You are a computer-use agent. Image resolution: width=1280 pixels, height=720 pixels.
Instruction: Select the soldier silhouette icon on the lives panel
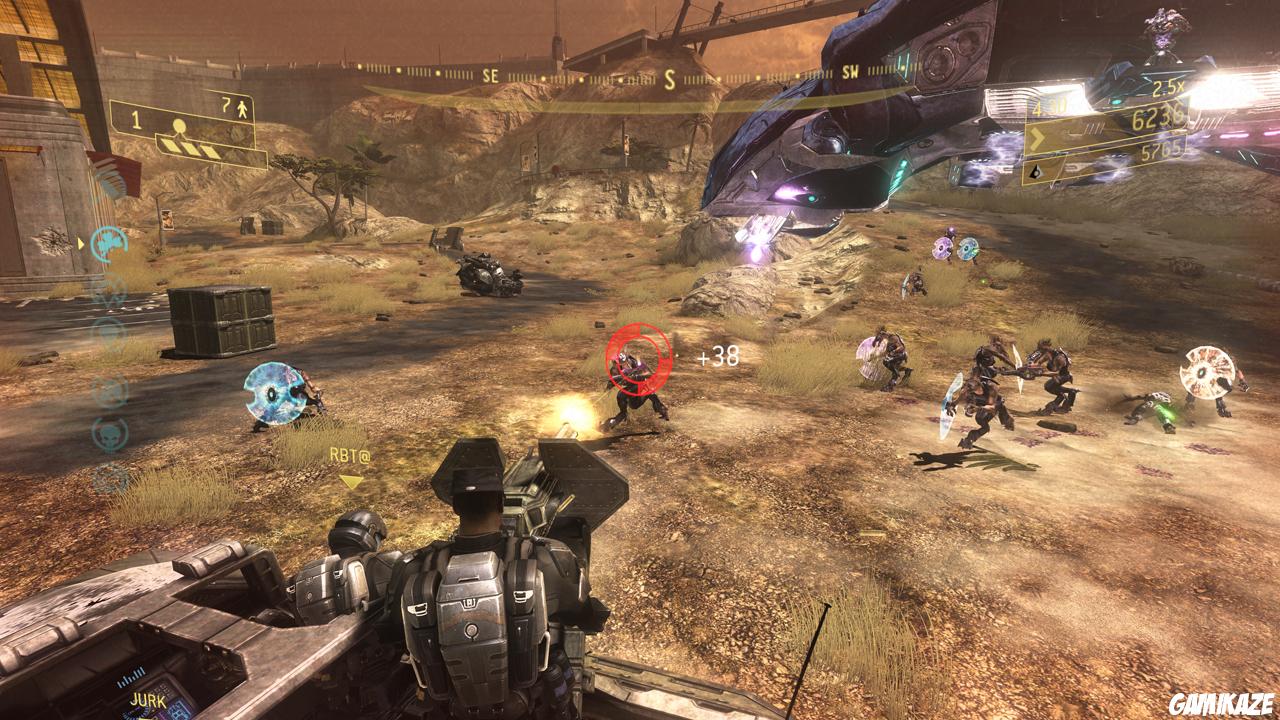pos(242,110)
